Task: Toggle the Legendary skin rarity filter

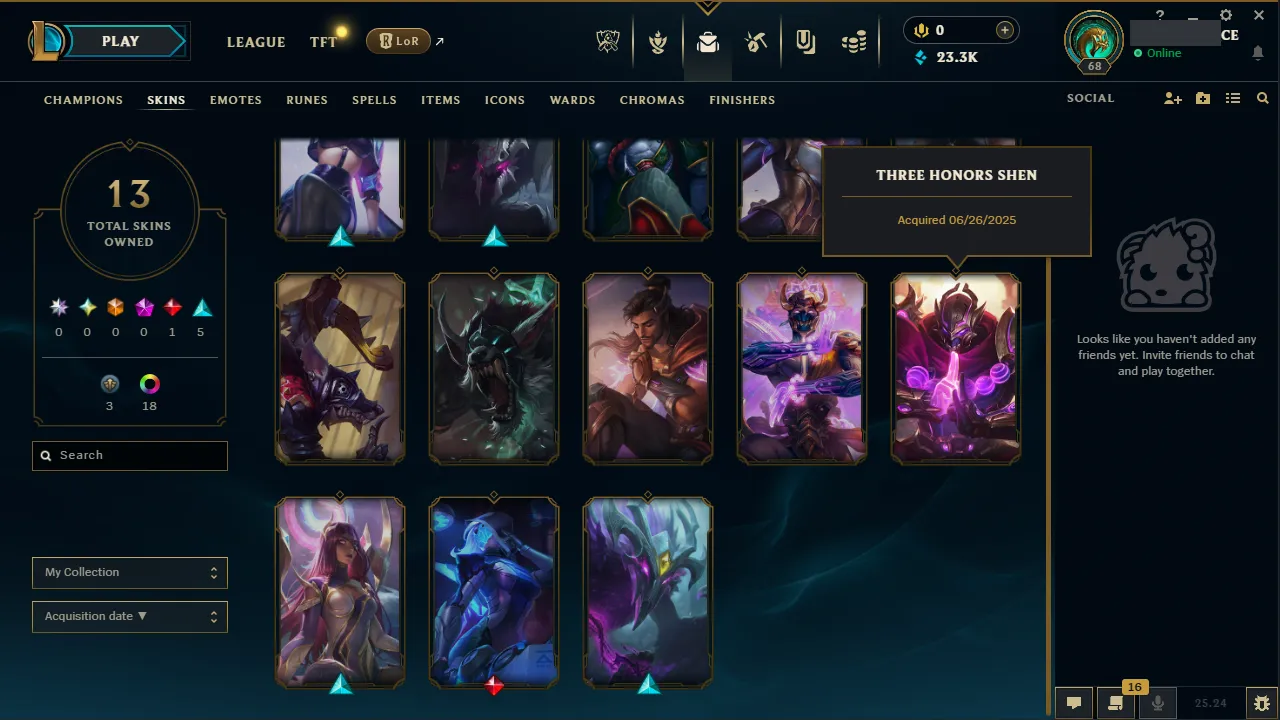Action: (x=171, y=307)
